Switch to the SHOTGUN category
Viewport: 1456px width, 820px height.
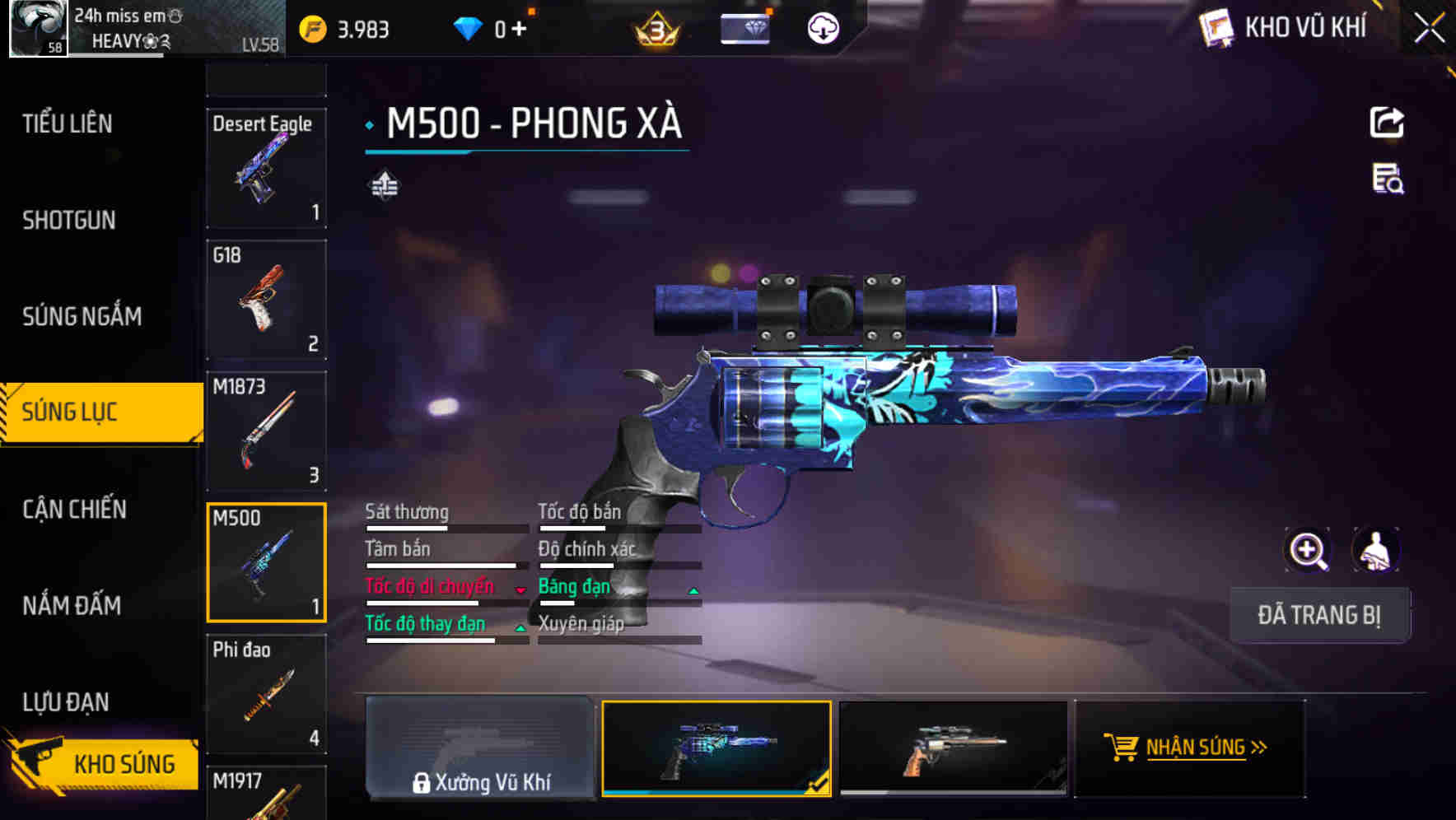pyautogui.click(x=69, y=220)
